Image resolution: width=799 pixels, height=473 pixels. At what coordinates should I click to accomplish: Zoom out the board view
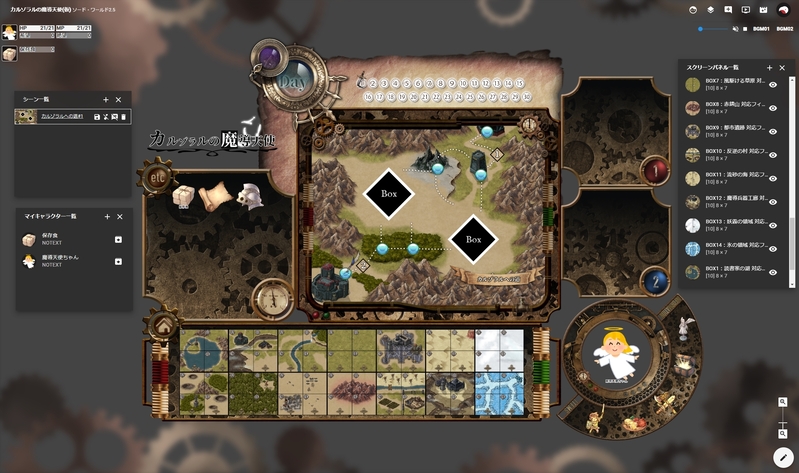(x=782, y=433)
